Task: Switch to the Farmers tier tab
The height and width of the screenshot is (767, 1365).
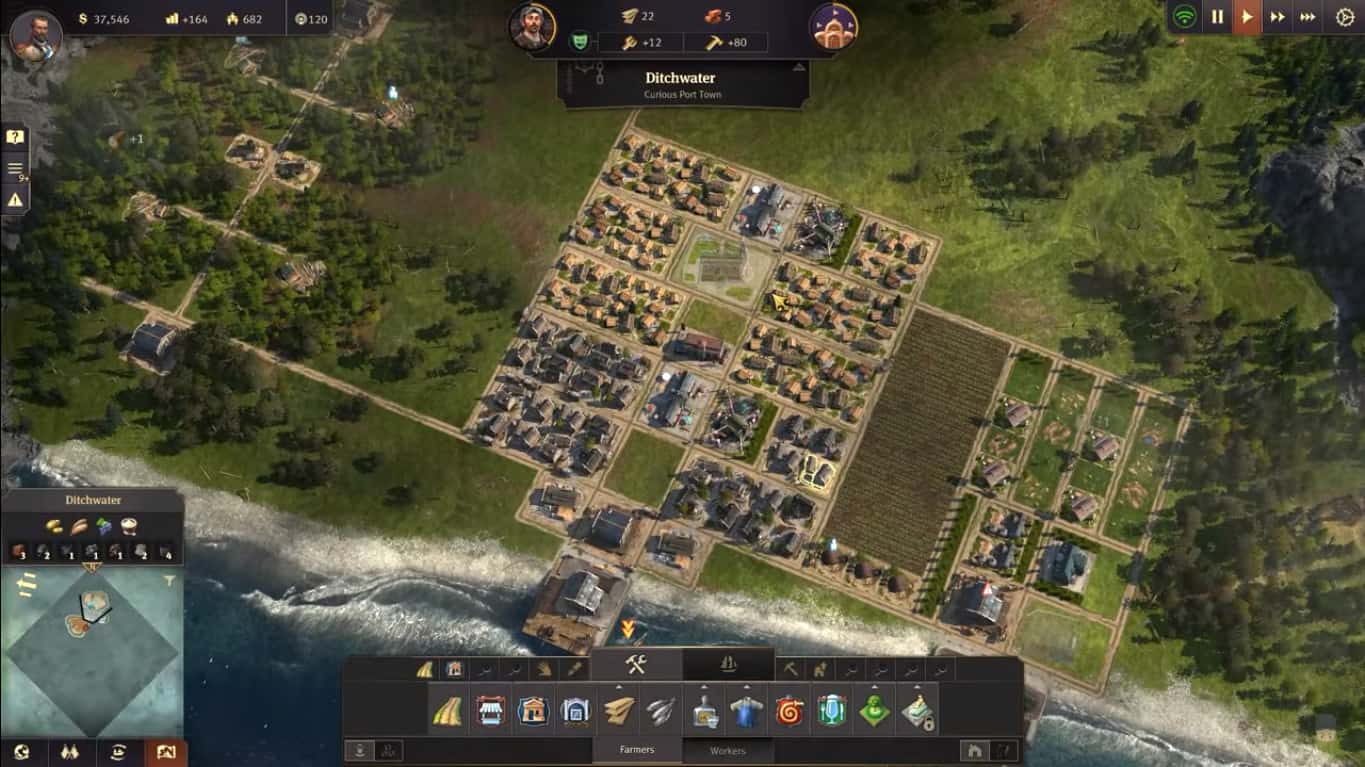Action: point(637,750)
